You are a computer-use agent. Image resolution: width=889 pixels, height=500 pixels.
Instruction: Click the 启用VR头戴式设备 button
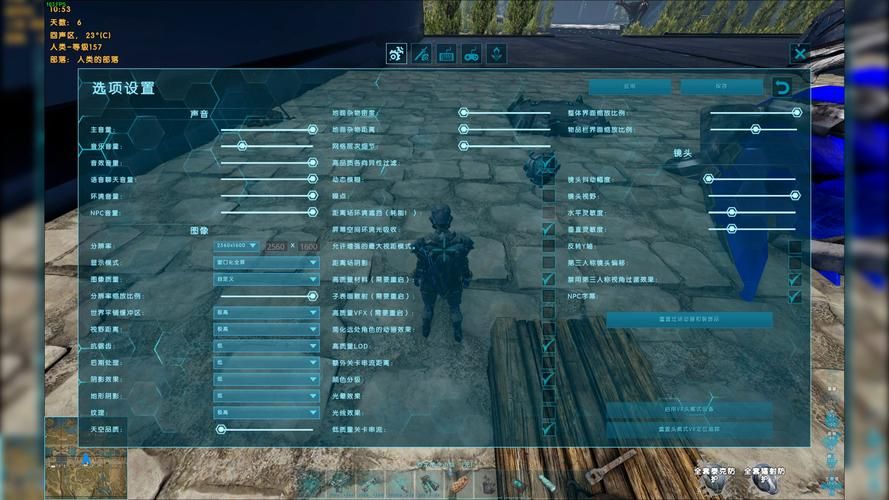tap(689, 410)
